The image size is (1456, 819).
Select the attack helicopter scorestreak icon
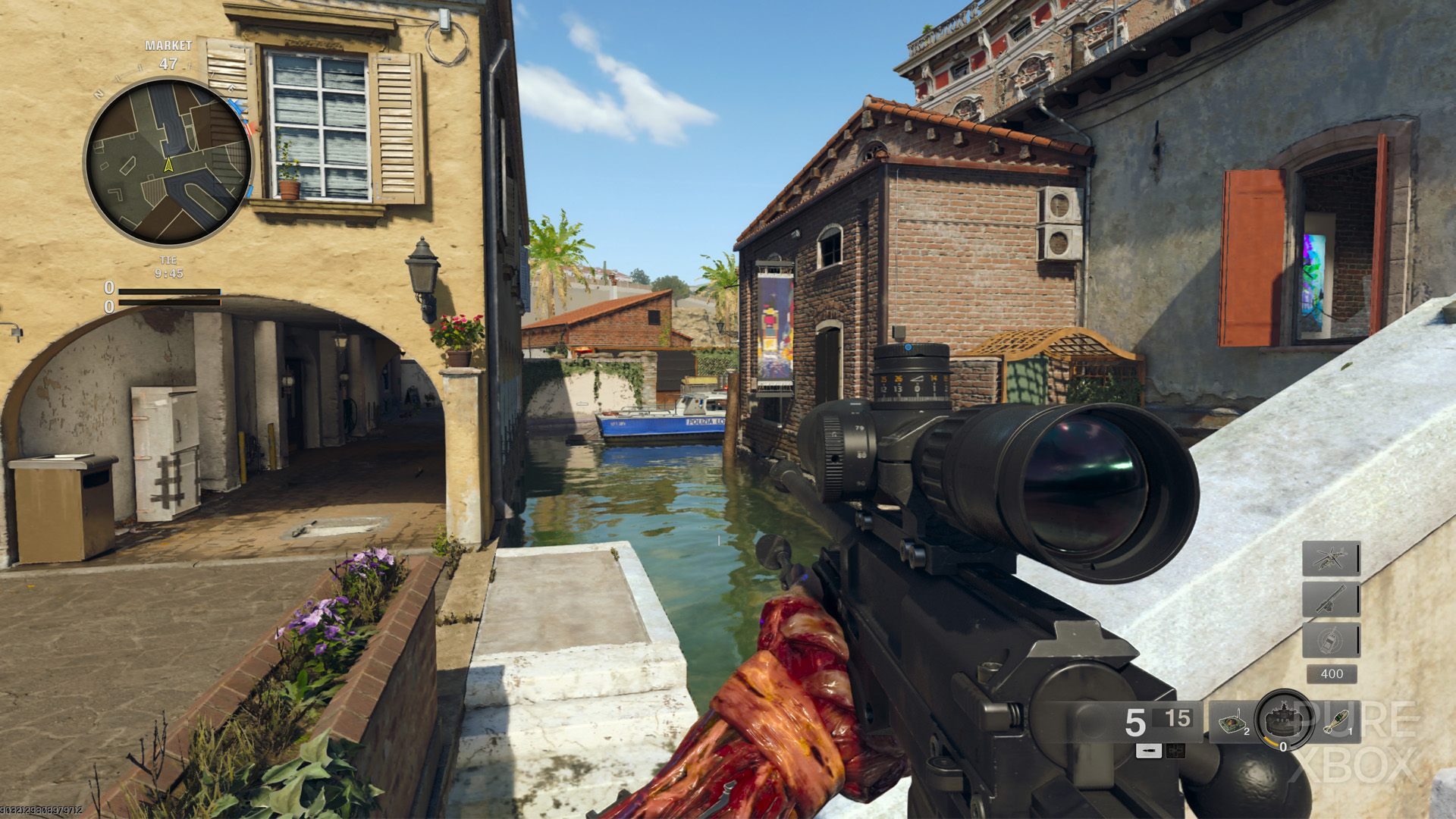(1332, 559)
